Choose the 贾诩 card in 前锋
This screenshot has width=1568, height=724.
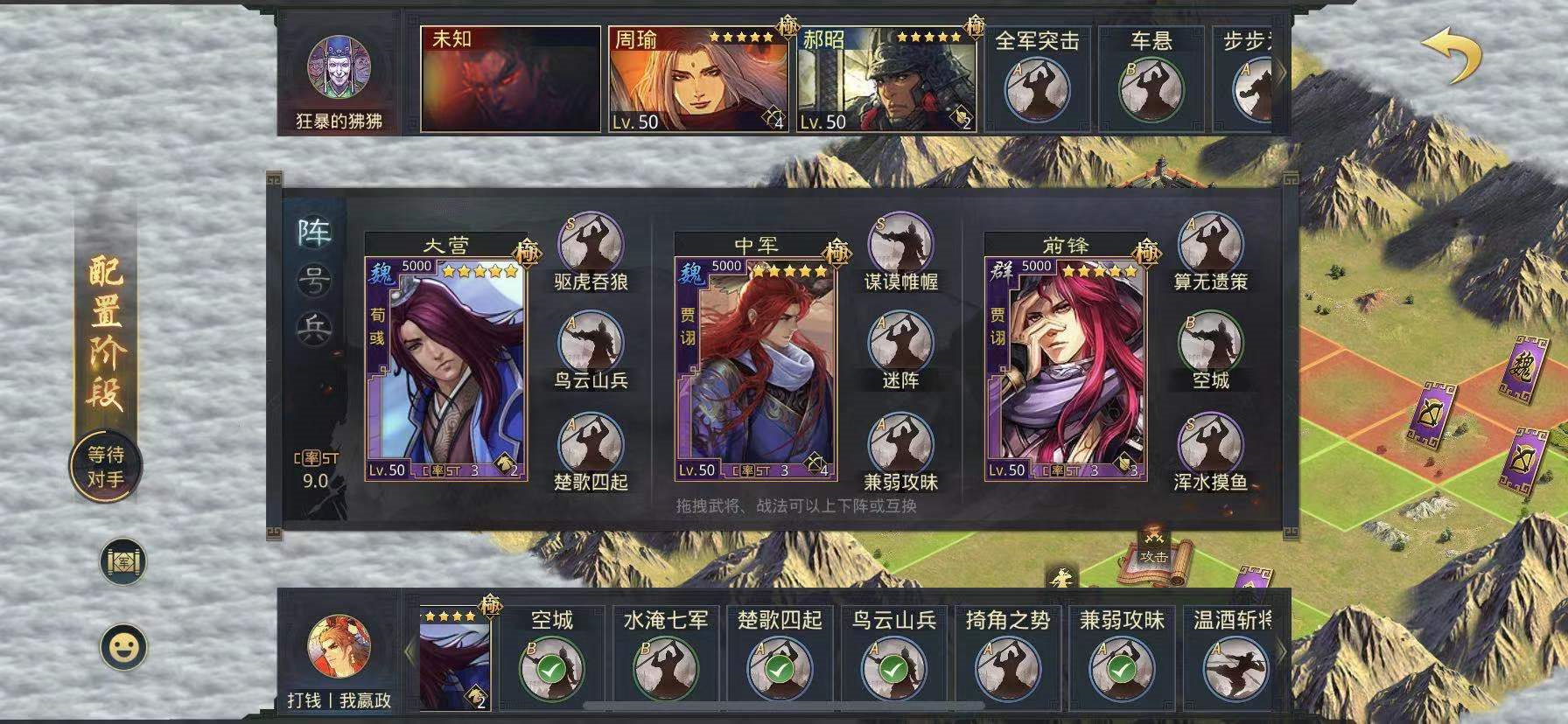click(x=1065, y=367)
